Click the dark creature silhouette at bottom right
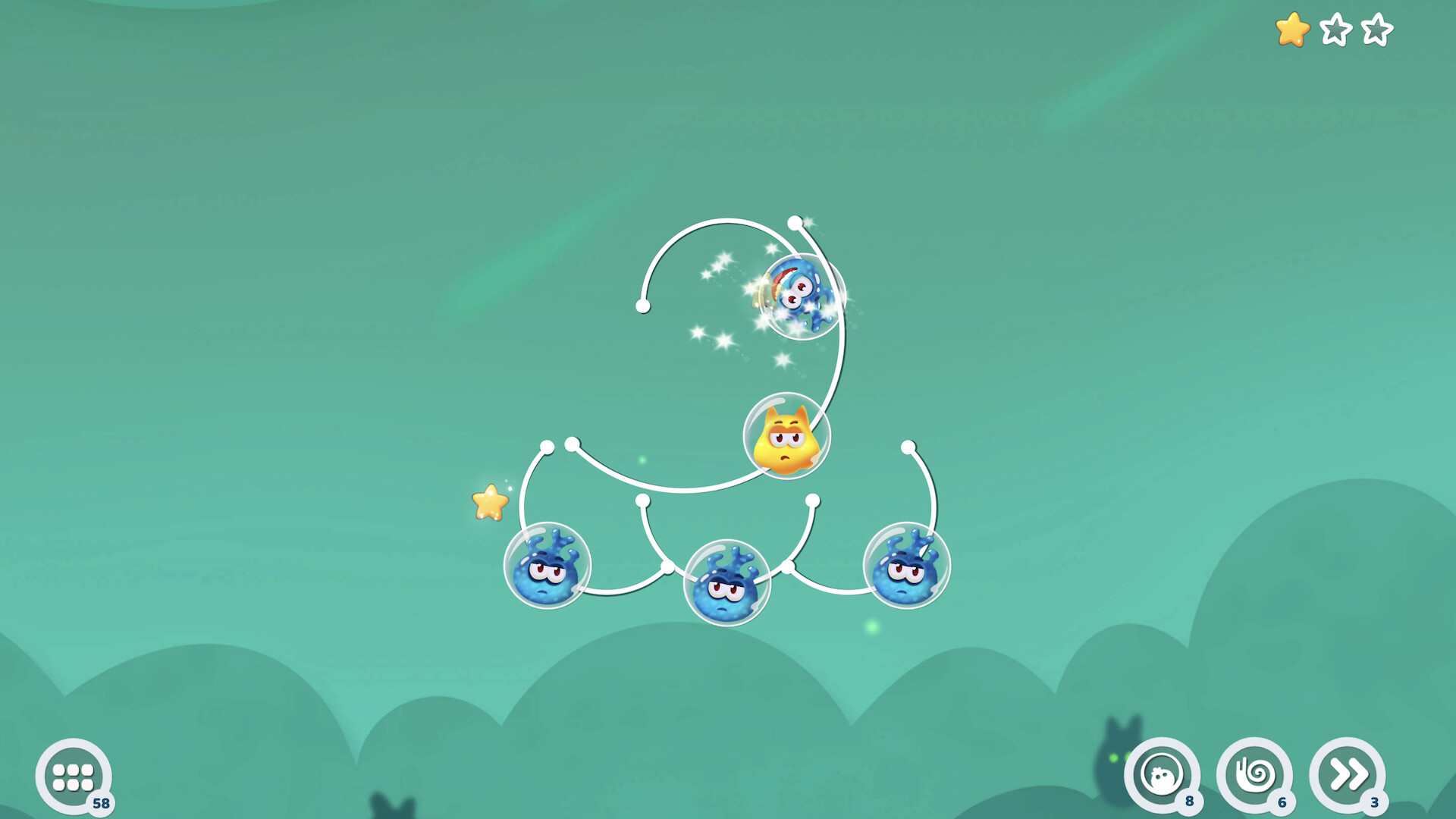Image resolution: width=1456 pixels, height=819 pixels. 1116,758
